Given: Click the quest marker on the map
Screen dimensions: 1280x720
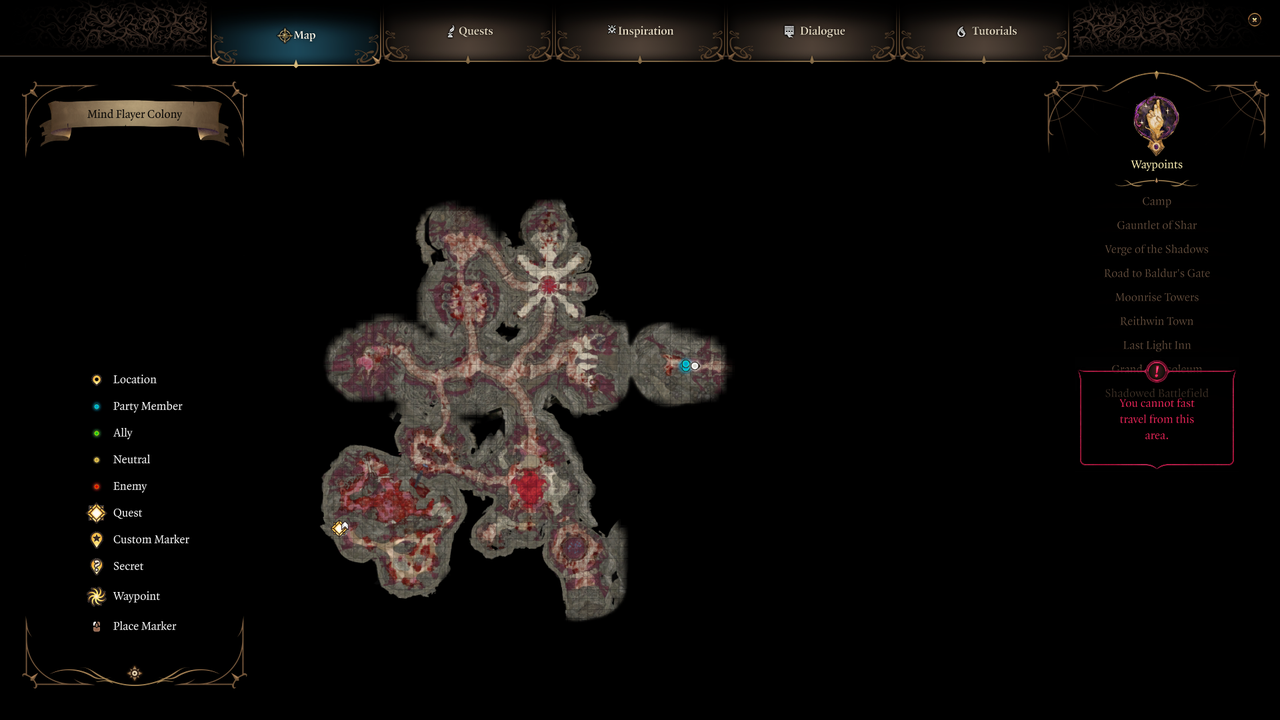Looking at the screenshot, I should (340, 528).
